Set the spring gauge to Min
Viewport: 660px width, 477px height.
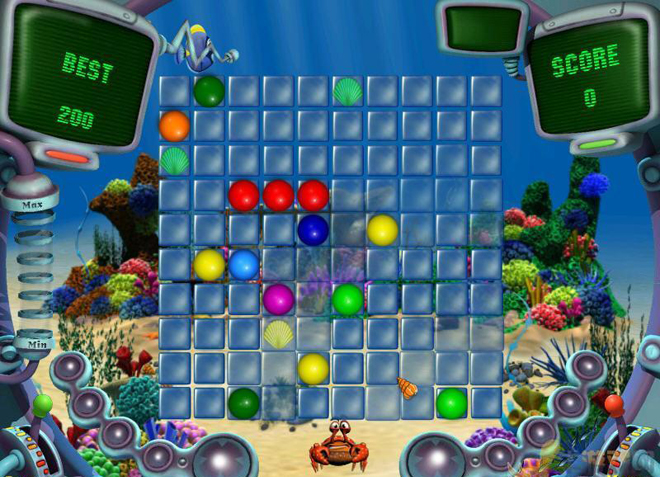pos(38,344)
